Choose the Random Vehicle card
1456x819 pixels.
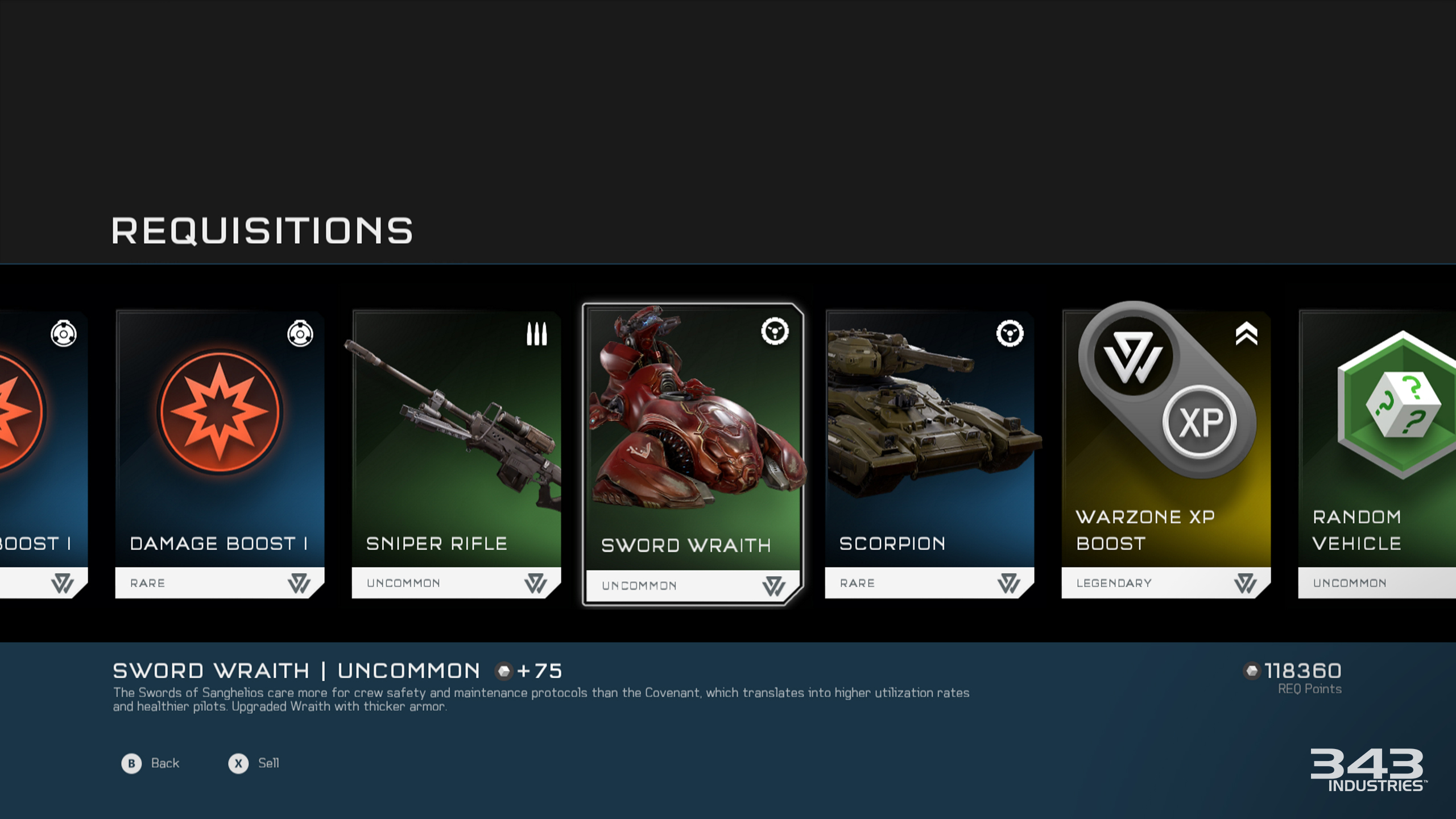(1378, 454)
